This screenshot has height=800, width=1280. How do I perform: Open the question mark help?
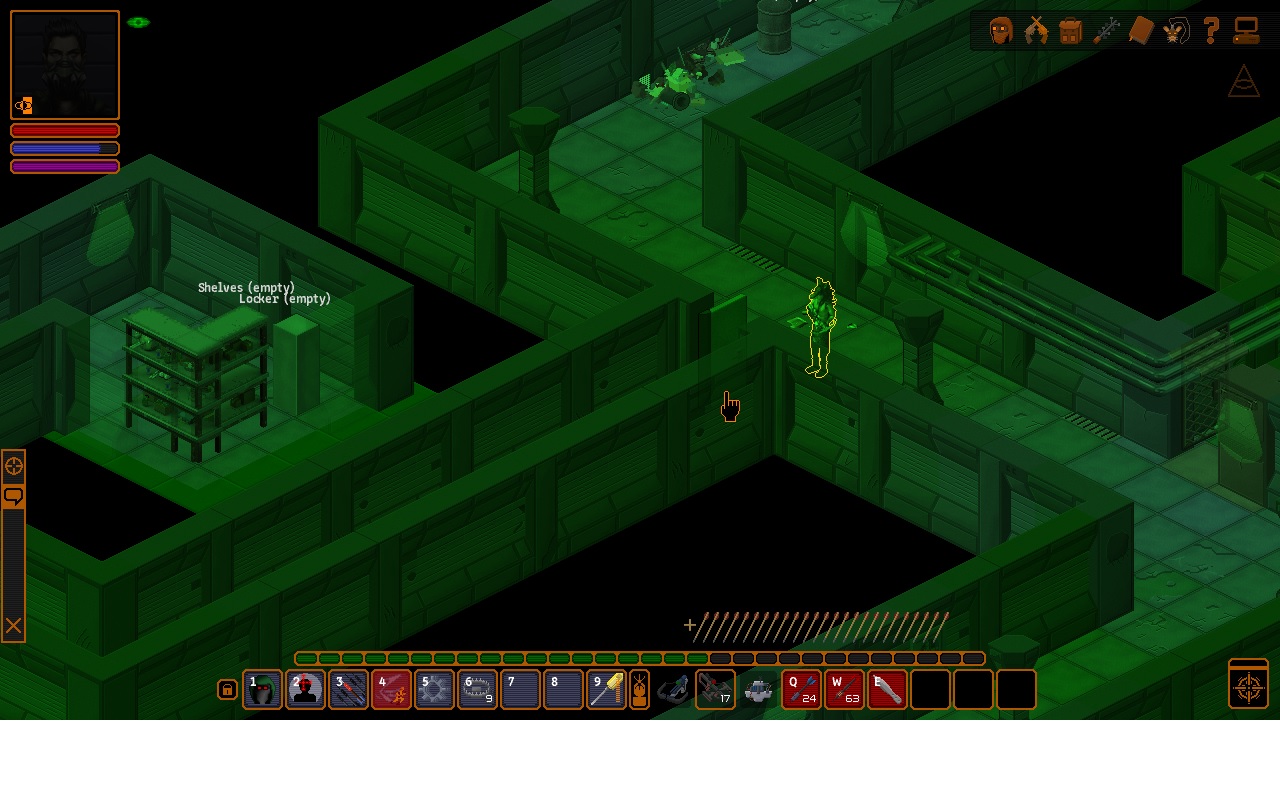coord(1211,31)
